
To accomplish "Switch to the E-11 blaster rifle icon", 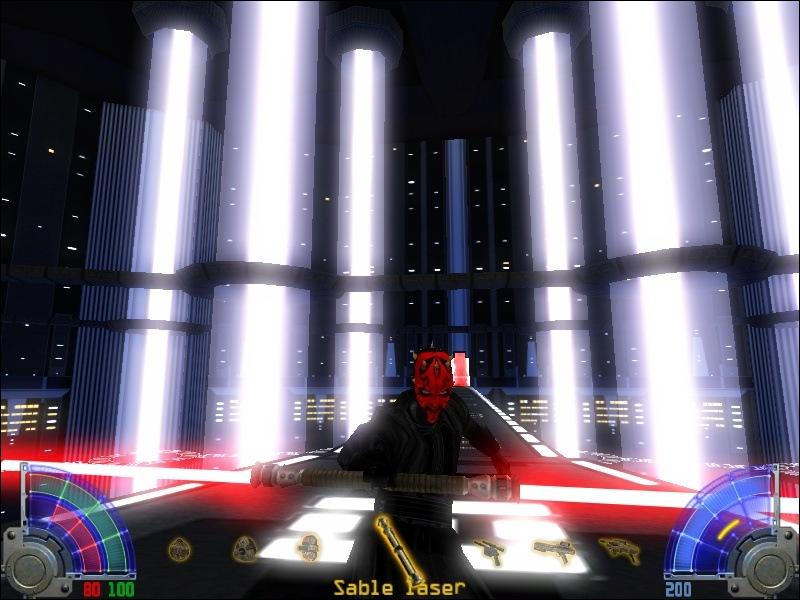I will coord(551,548).
